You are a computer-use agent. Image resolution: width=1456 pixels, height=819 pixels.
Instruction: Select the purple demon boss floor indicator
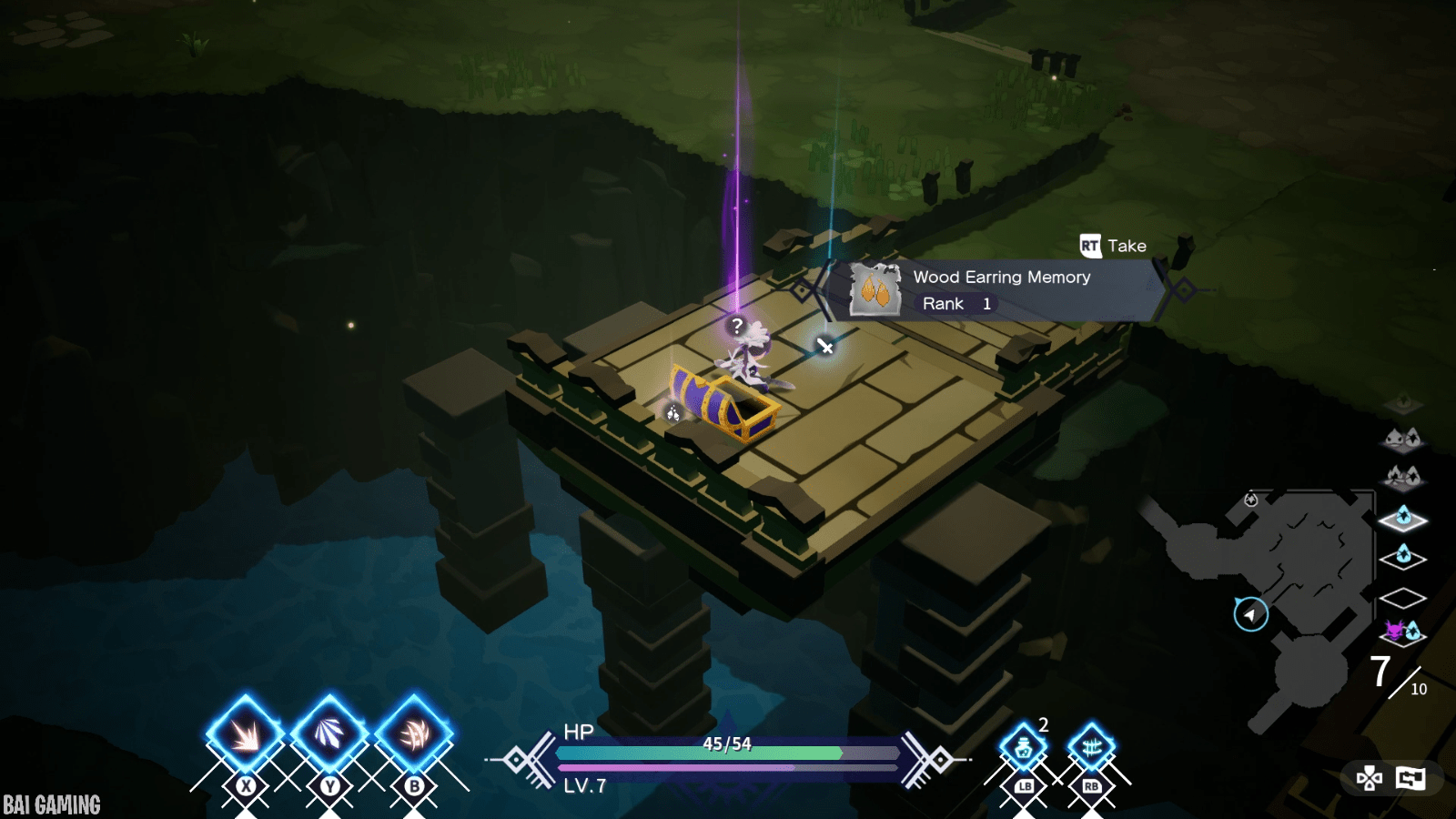pos(1402,630)
